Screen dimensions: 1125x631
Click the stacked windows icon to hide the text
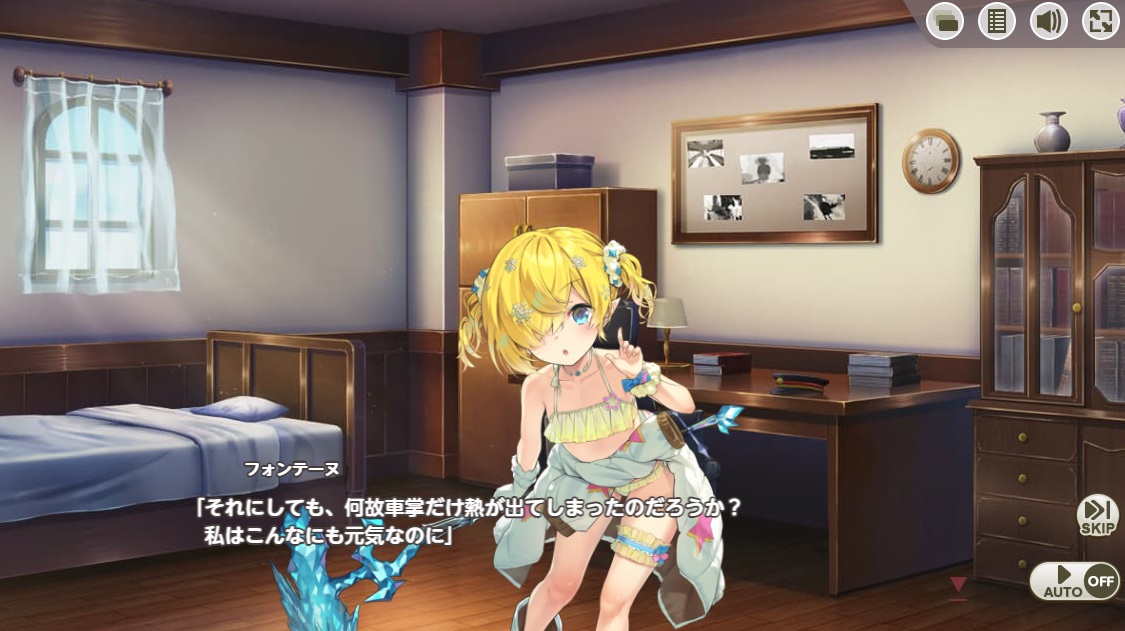coord(945,21)
